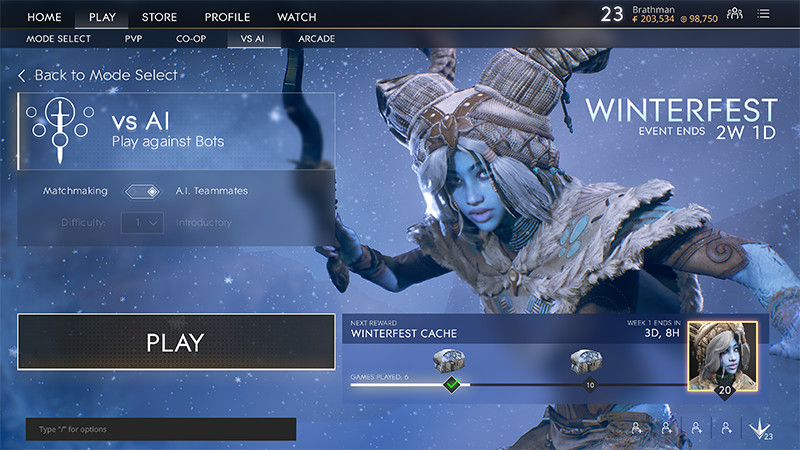Click the chat options input box
Viewport: 800px width, 450px height.
pyautogui.click(x=160, y=429)
